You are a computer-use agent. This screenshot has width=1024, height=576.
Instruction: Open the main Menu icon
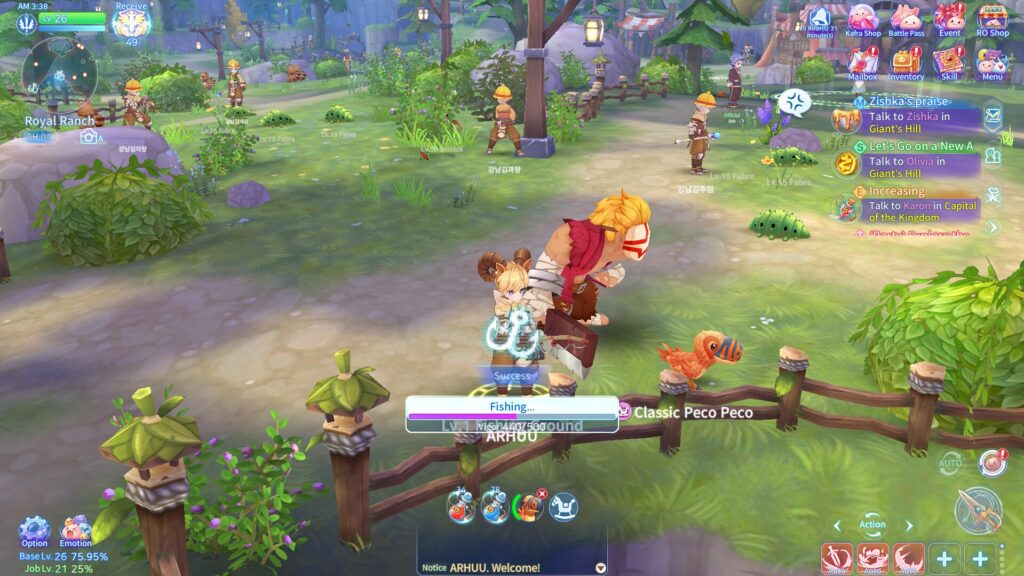click(x=992, y=63)
